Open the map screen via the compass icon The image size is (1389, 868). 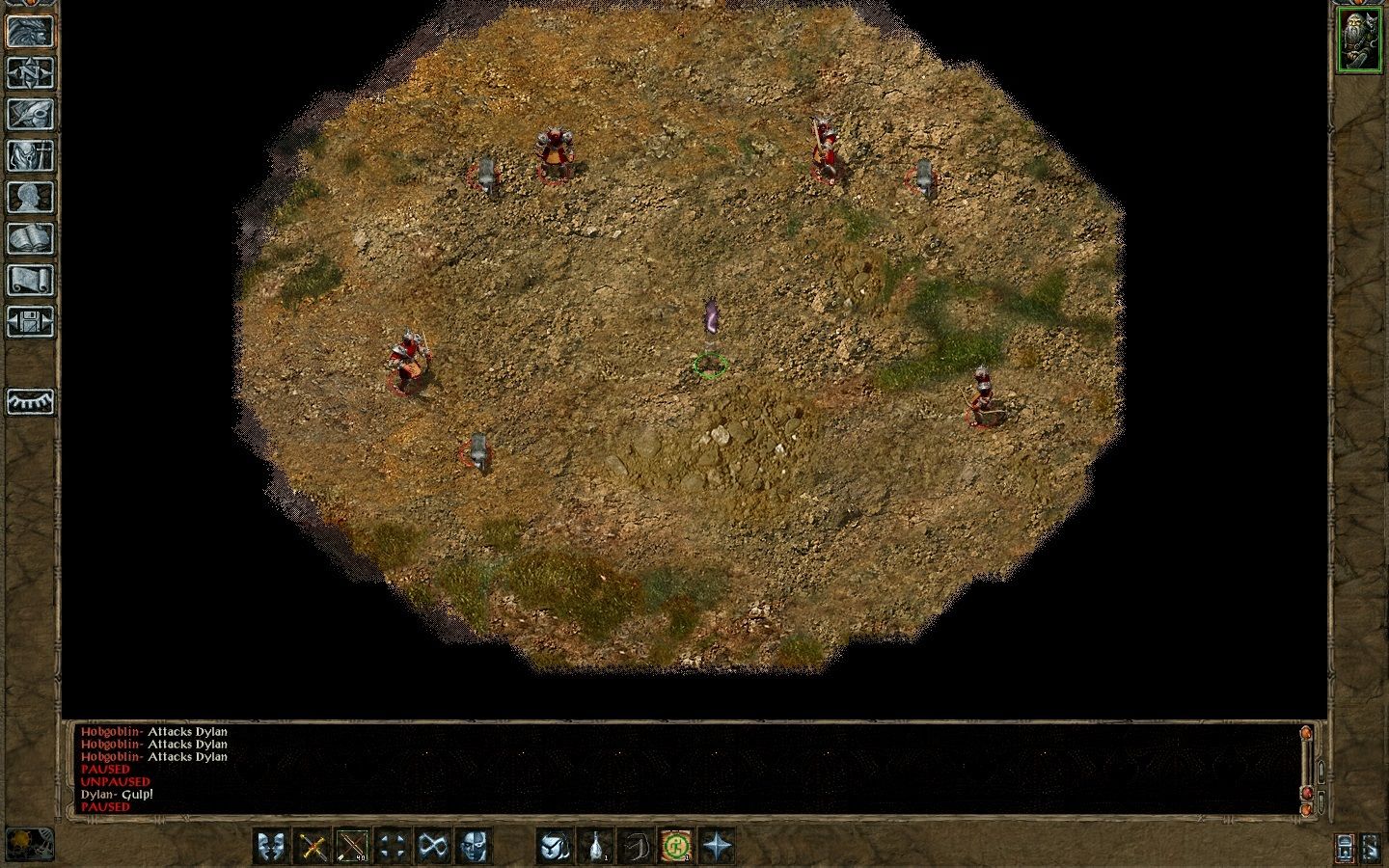point(29,72)
